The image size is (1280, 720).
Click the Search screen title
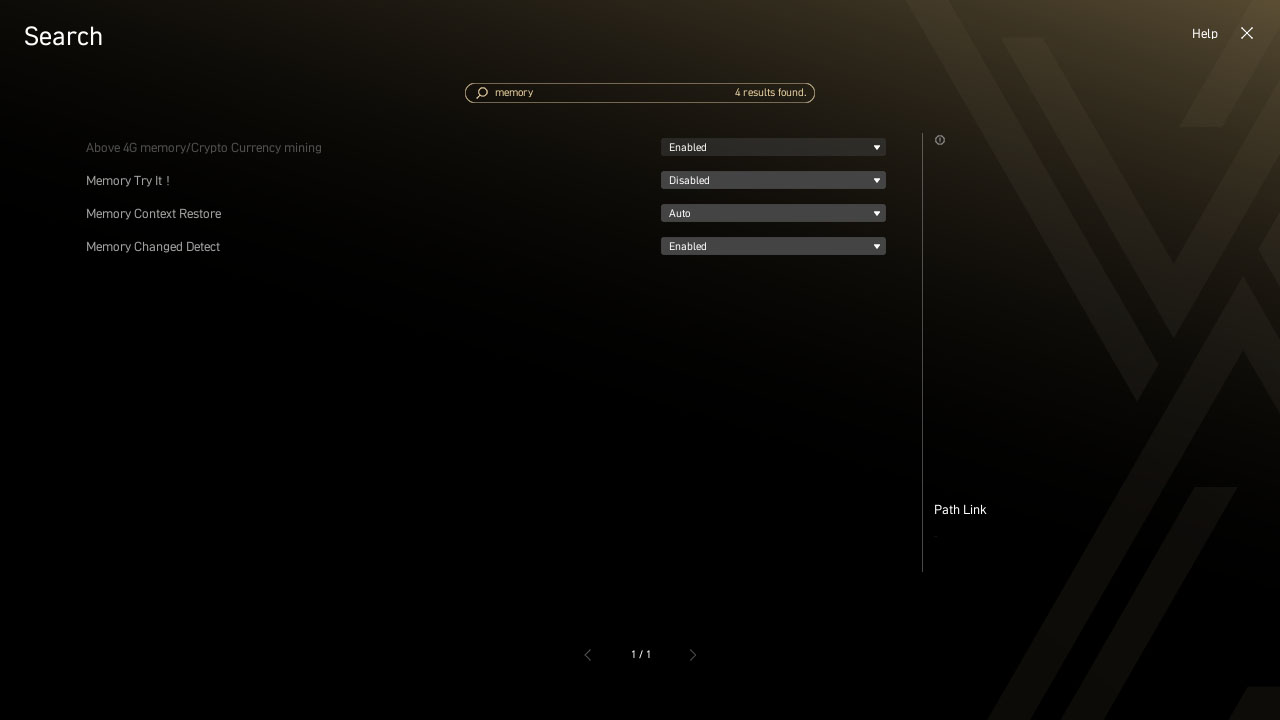pyautogui.click(x=62, y=36)
